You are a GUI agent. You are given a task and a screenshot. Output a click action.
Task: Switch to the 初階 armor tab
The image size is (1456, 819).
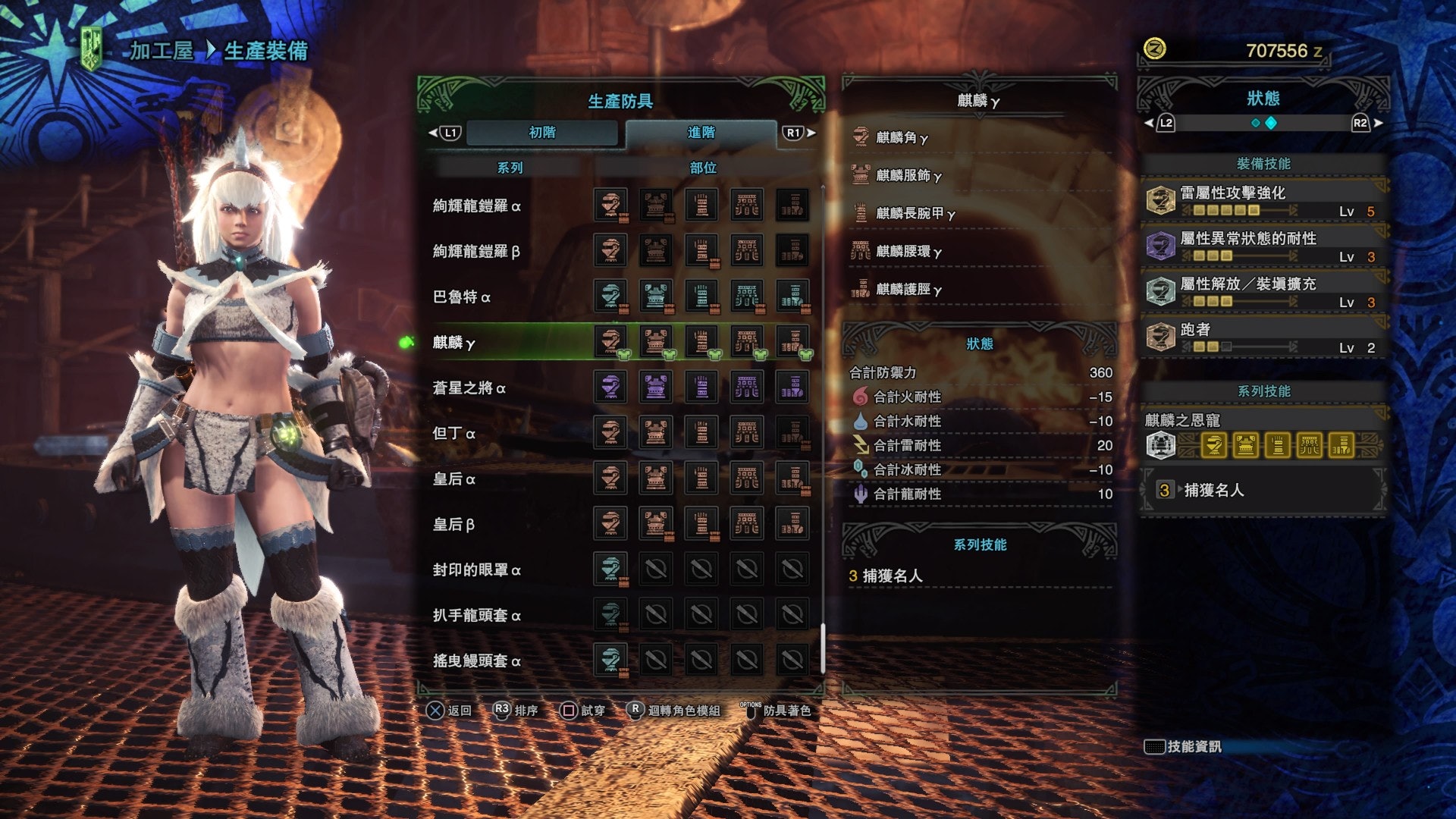tap(542, 133)
